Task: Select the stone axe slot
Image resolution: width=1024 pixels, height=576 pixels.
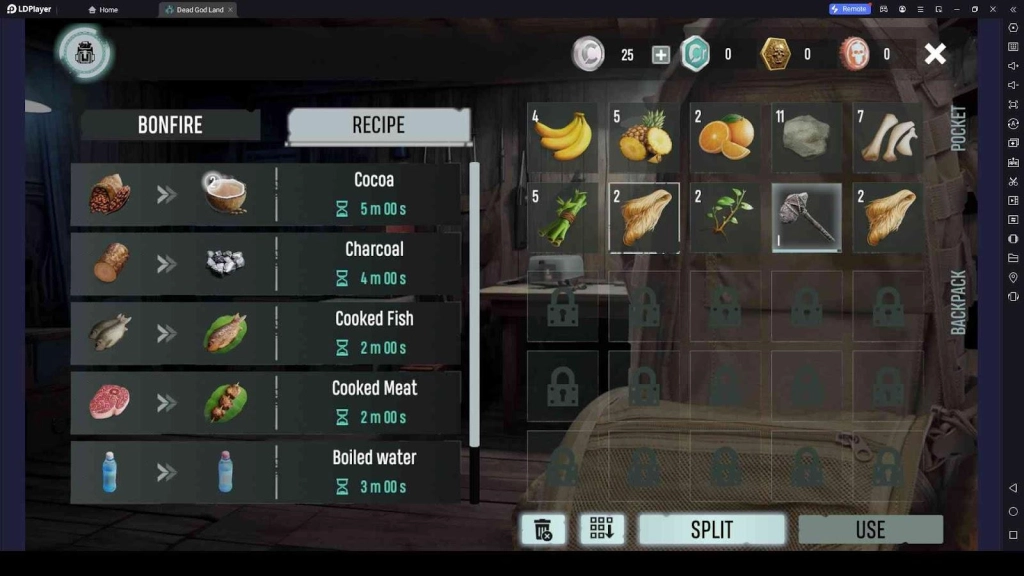Action: tap(806, 217)
